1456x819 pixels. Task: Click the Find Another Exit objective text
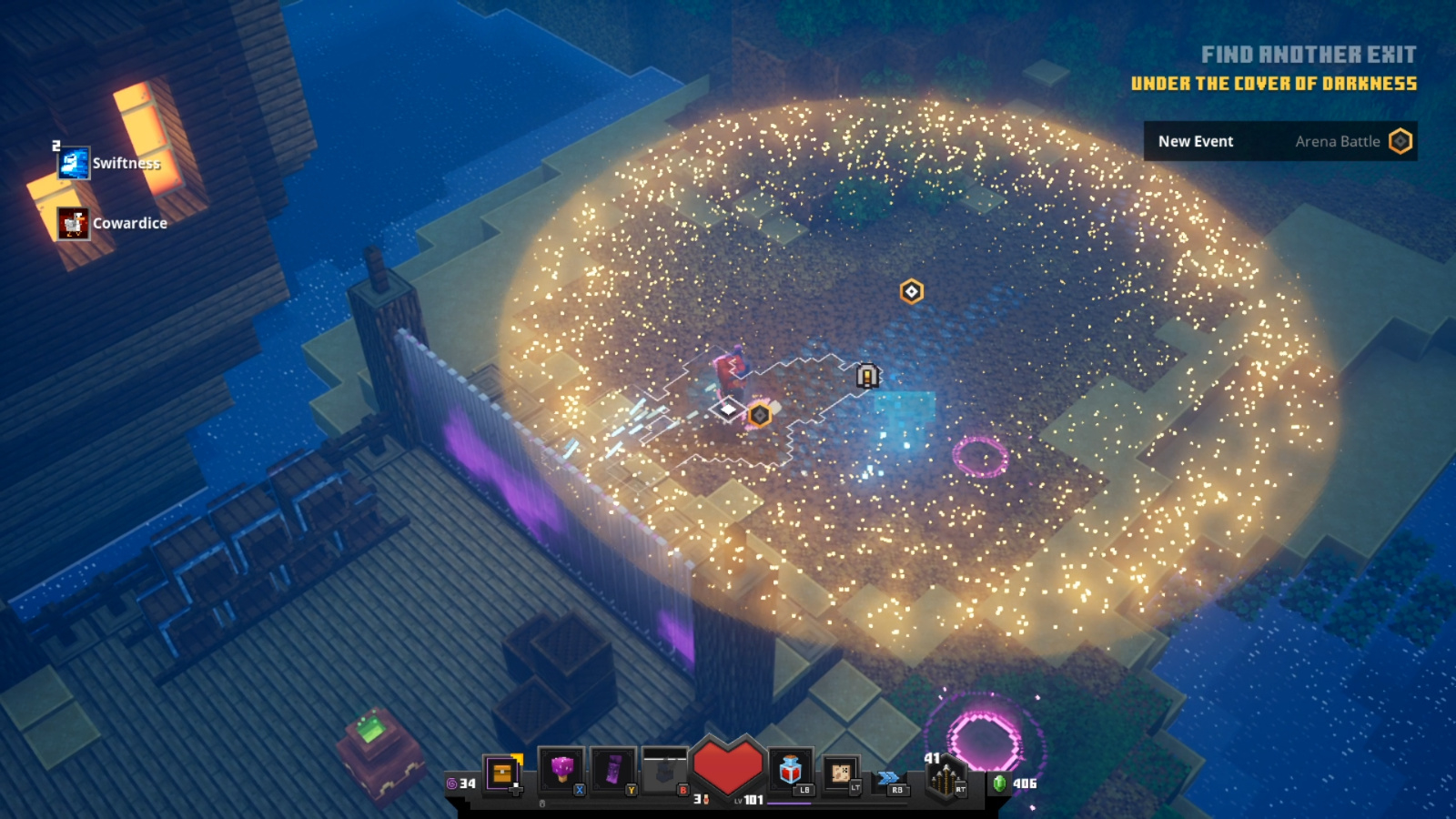1308,55
